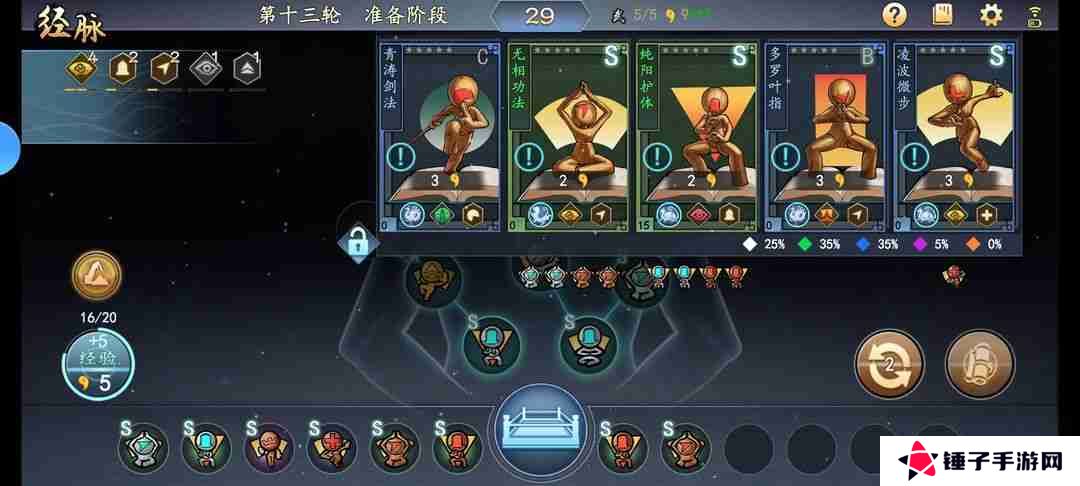The image size is (1080, 486).
Task: Open the help question mark
Action: [894, 15]
